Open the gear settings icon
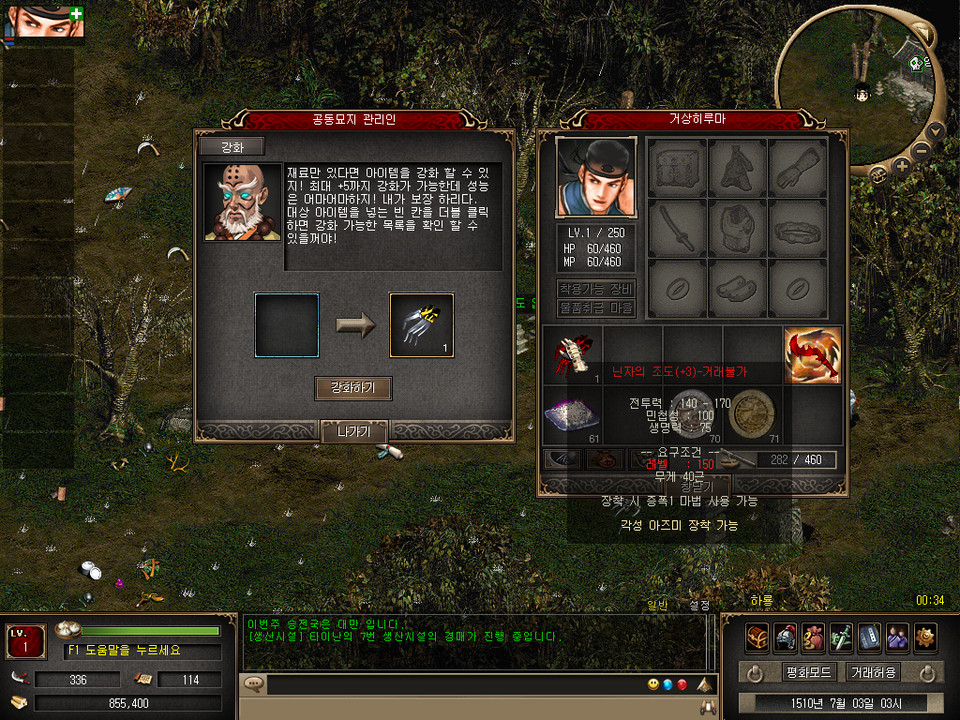 coord(925,637)
